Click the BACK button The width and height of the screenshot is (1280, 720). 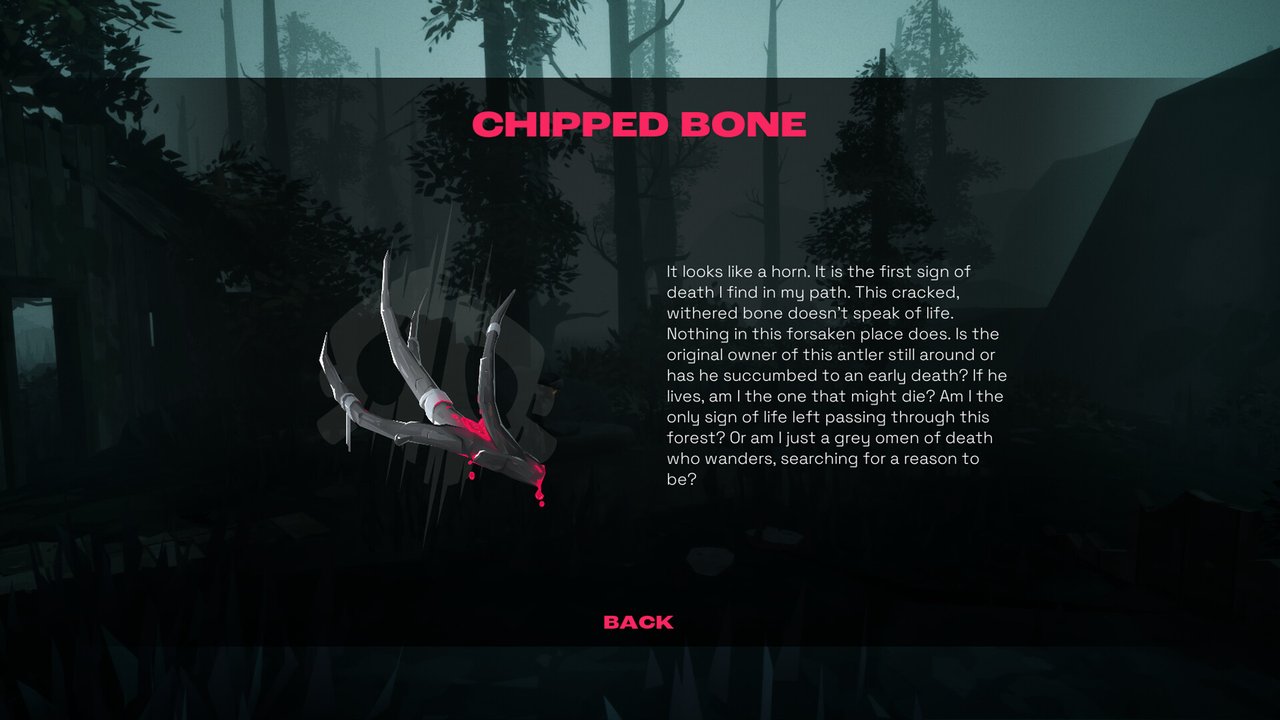click(x=638, y=622)
